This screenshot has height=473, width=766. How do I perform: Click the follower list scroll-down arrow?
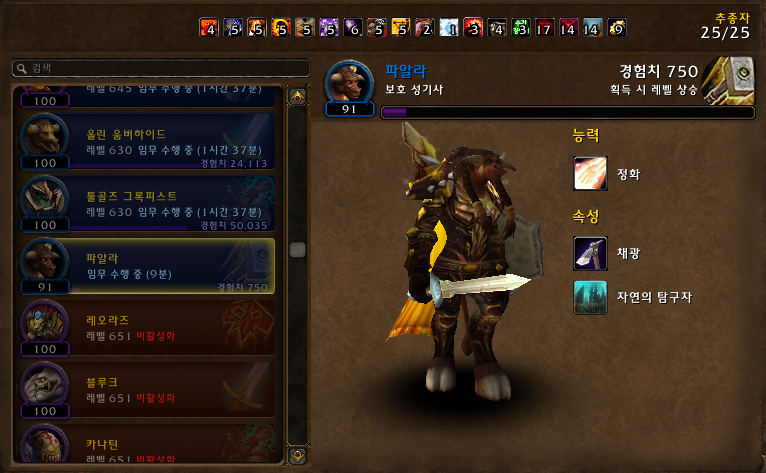(x=297, y=455)
